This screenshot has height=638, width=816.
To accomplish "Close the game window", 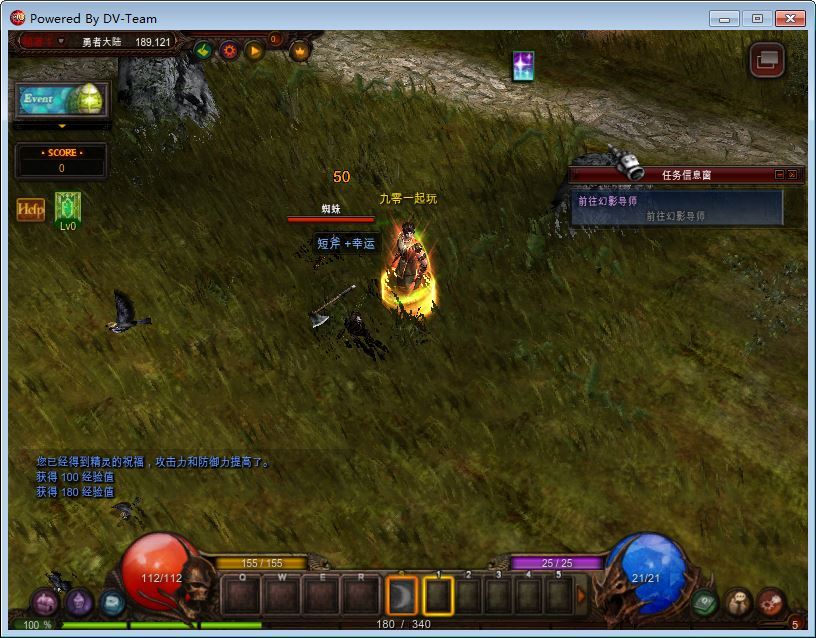I will 790,18.
